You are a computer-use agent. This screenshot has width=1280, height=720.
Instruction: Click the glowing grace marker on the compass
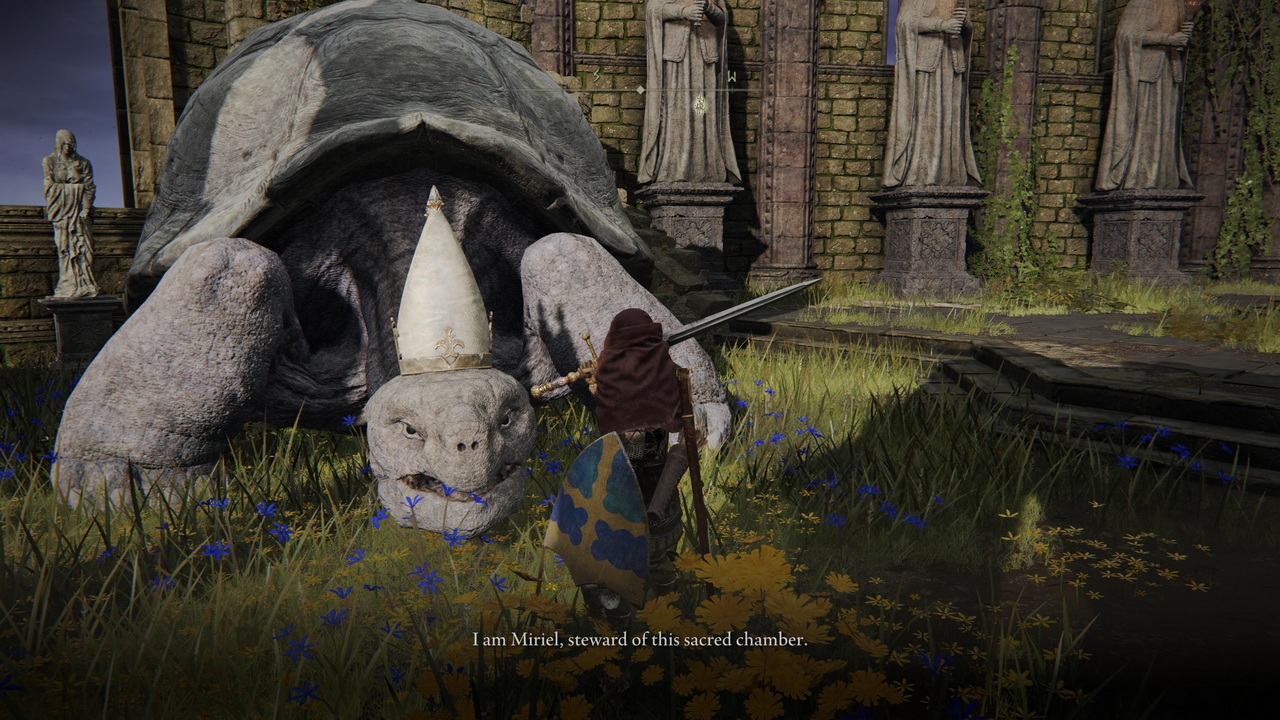[x=701, y=103]
